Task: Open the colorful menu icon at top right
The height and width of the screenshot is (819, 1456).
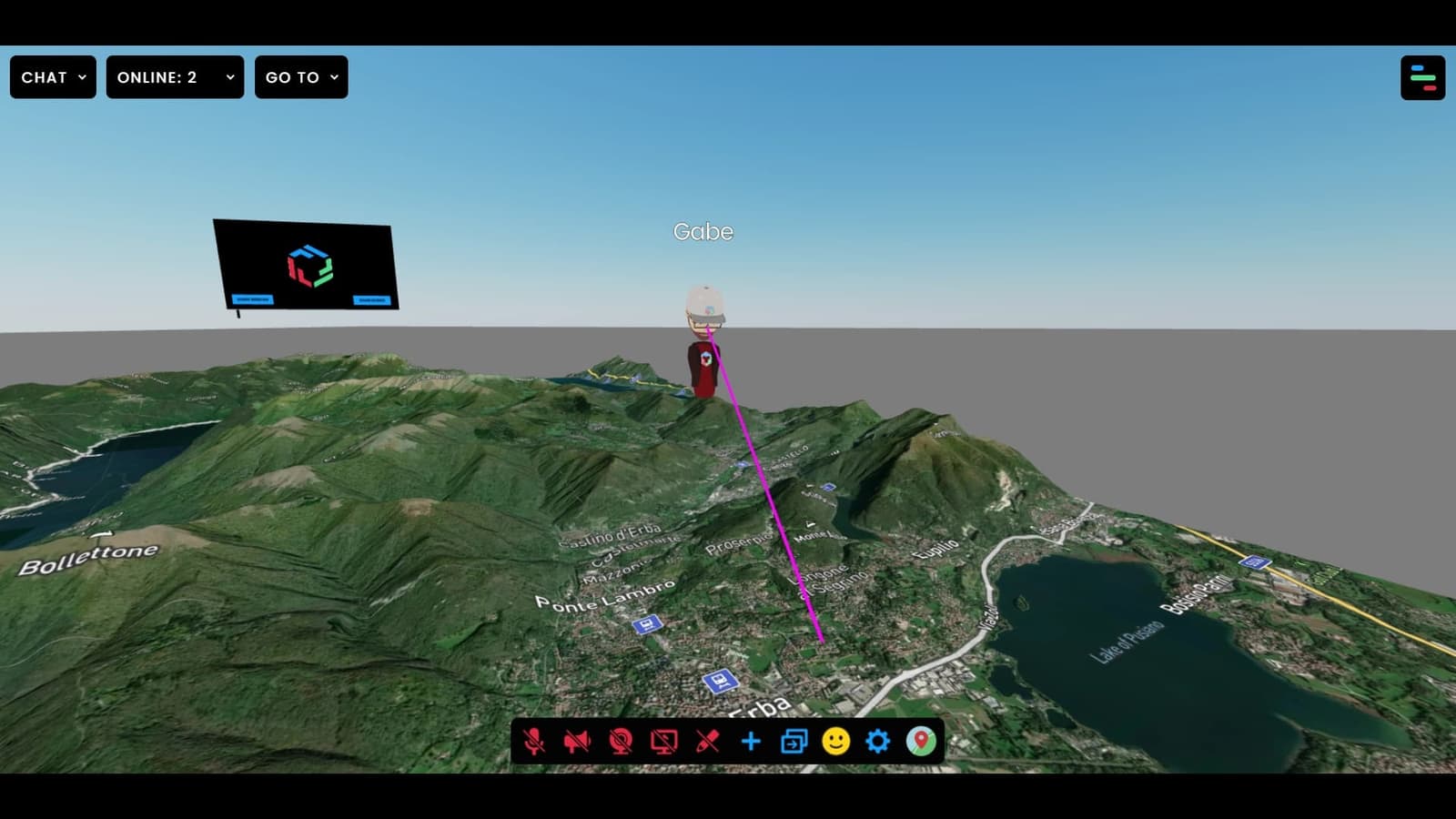Action: 1421,77
